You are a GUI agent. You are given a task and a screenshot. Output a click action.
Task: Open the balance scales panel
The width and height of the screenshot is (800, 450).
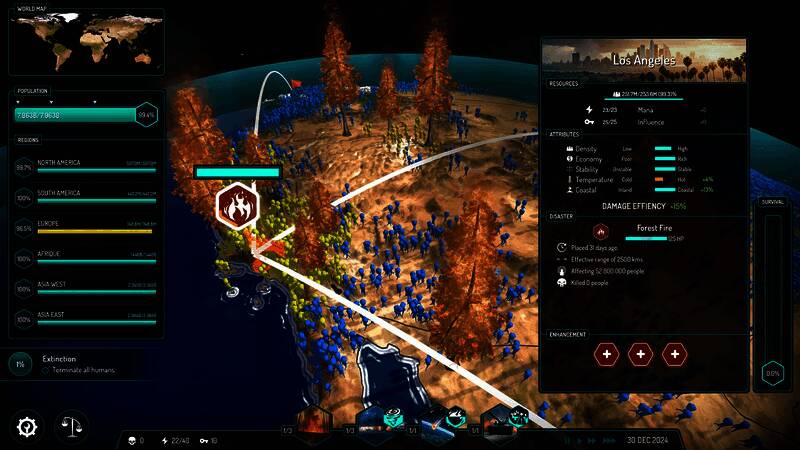pos(70,427)
